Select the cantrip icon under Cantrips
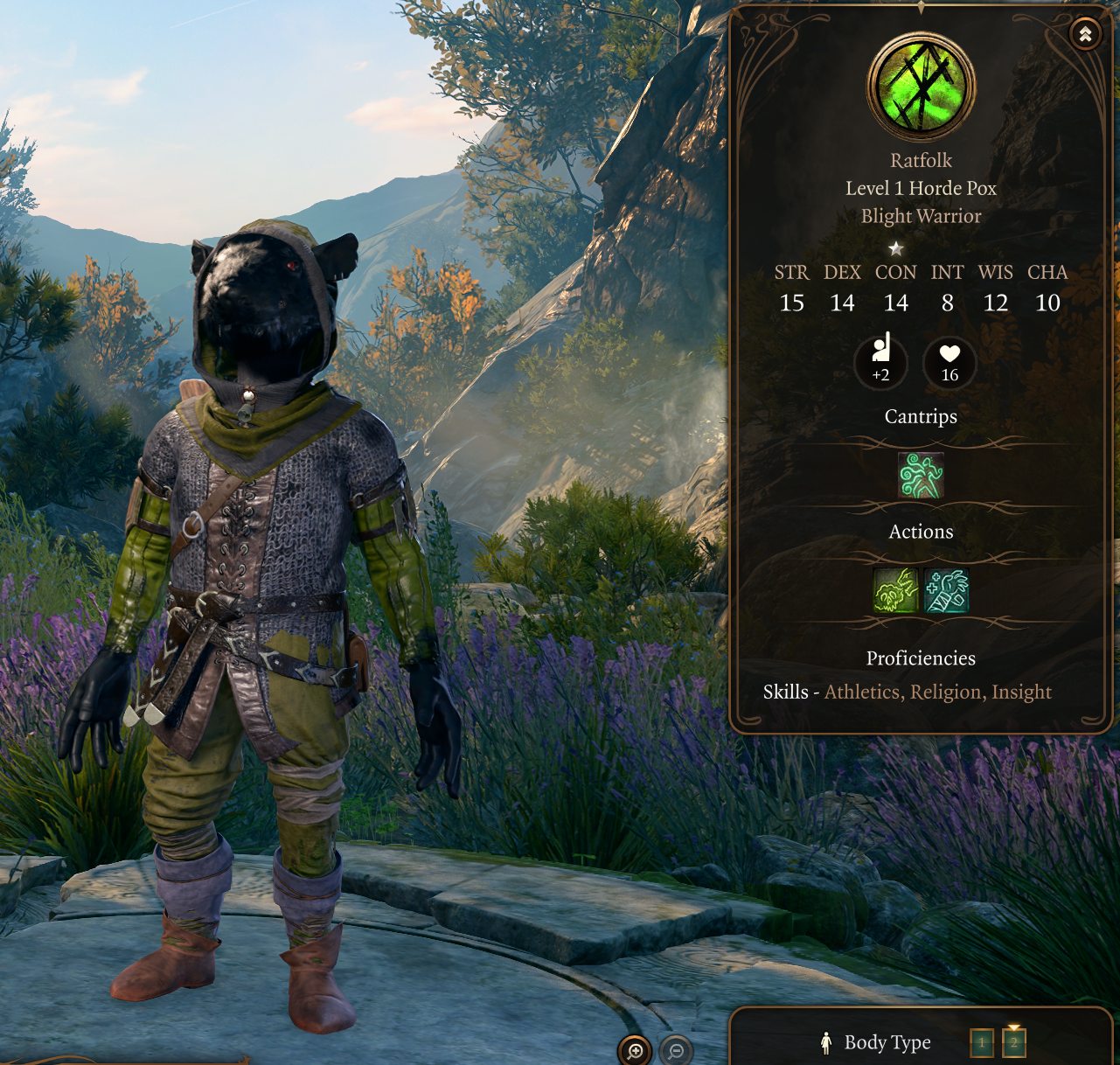This screenshot has height=1065, width=1120. [921, 476]
